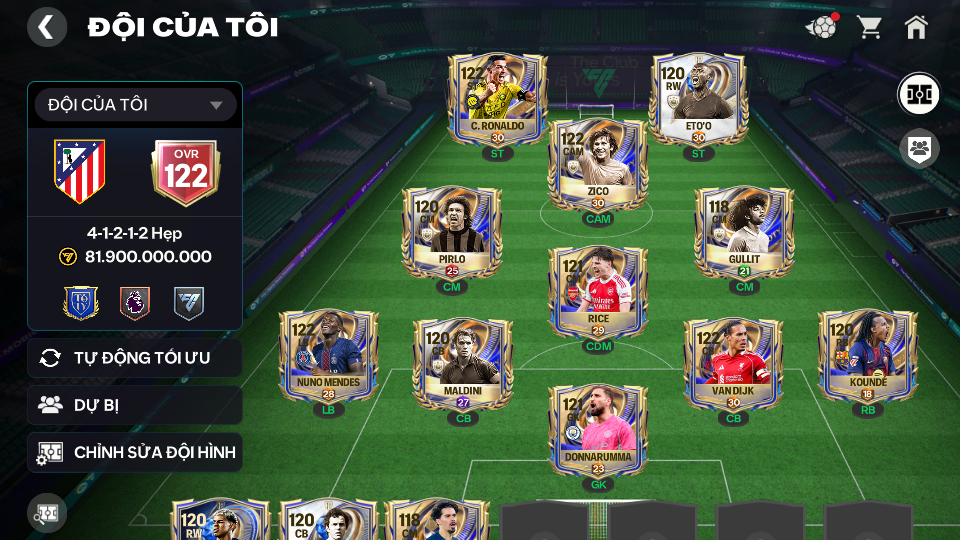
Task: Select the C. Ronaldo striker card
Action: [497, 98]
